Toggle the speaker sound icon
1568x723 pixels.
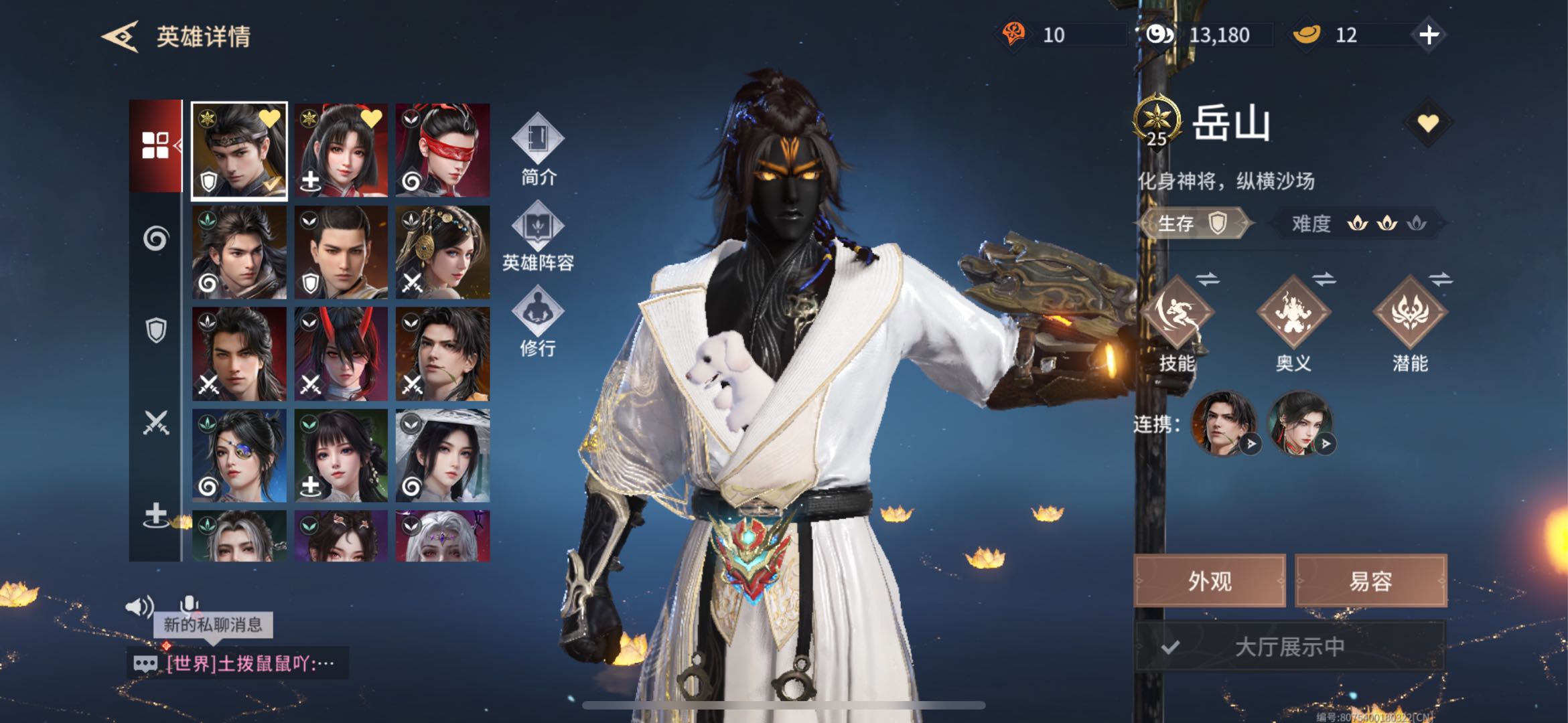tap(139, 607)
